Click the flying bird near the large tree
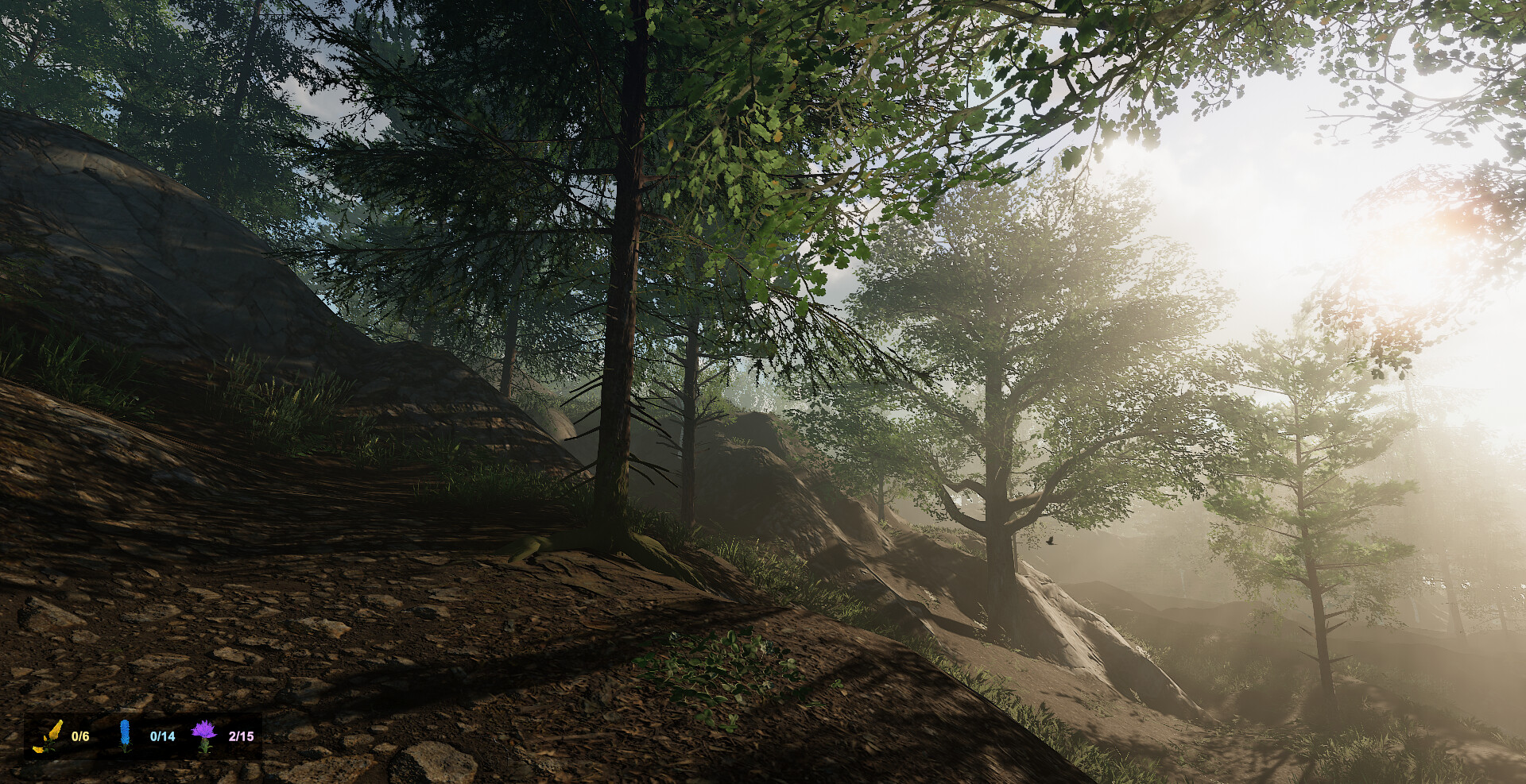 click(1051, 541)
